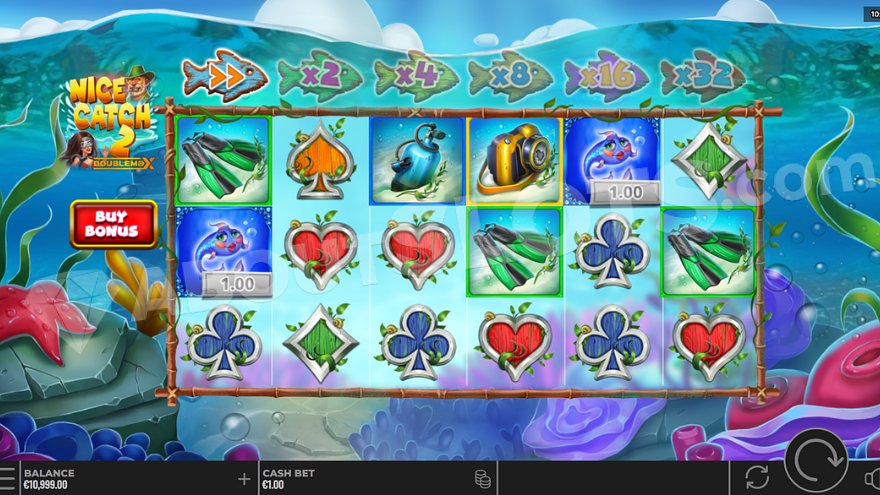Add funds with the balance plus icon
This screenshot has width=880, height=495.
click(244, 479)
